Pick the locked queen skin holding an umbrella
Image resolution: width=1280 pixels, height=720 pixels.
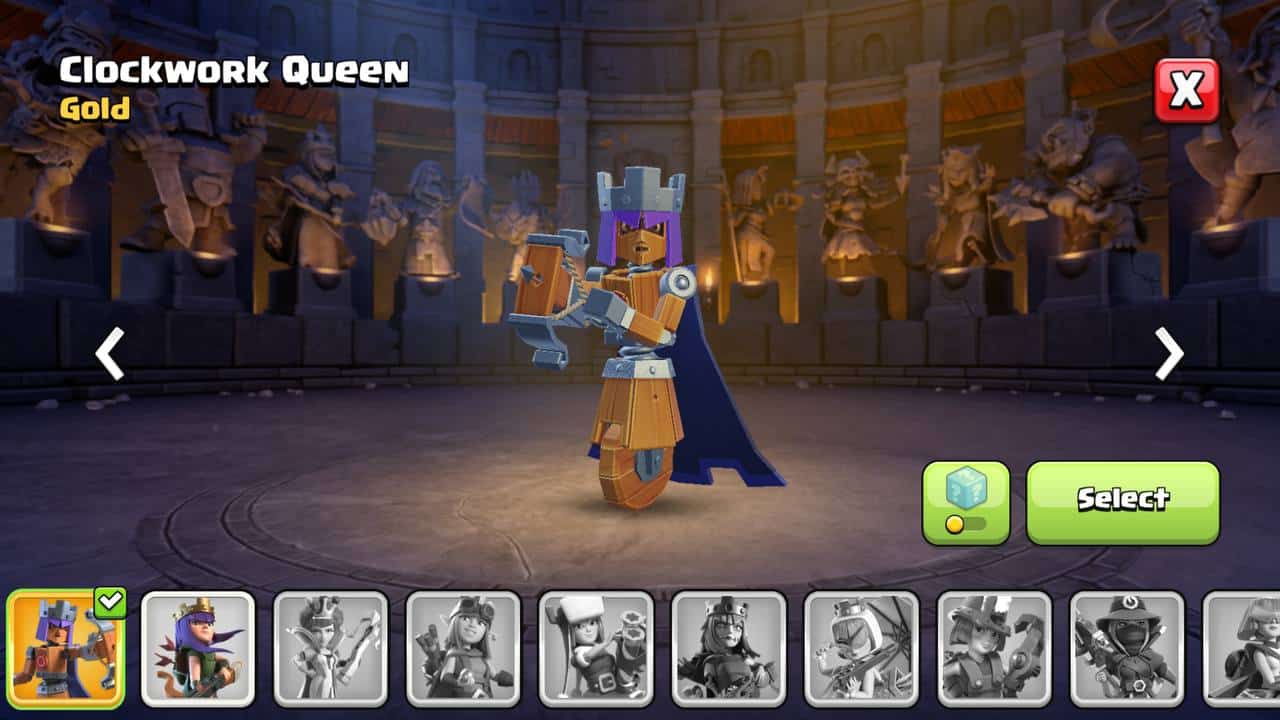[861, 648]
